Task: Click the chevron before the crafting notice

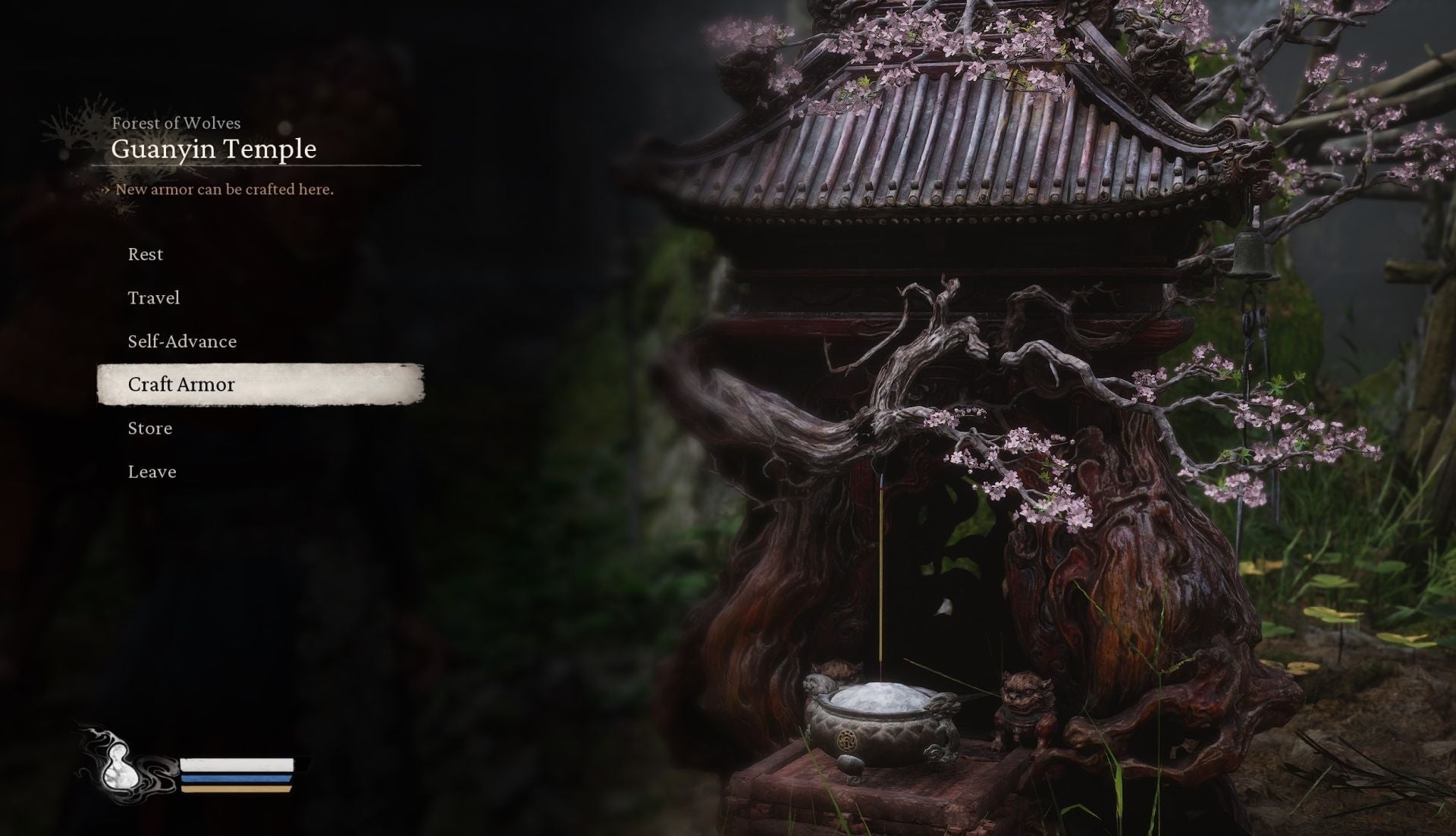Action: [x=105, y=190]
